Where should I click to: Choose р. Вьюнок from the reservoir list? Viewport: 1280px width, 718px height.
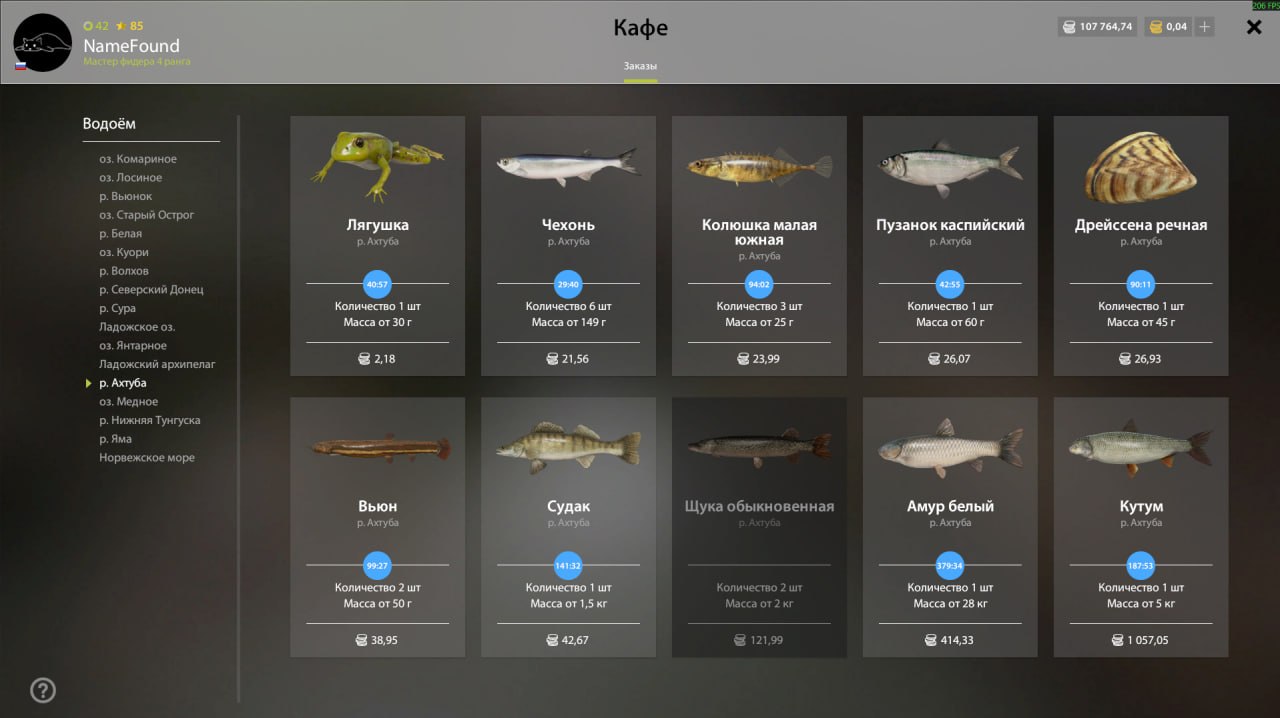coord(126,196)
